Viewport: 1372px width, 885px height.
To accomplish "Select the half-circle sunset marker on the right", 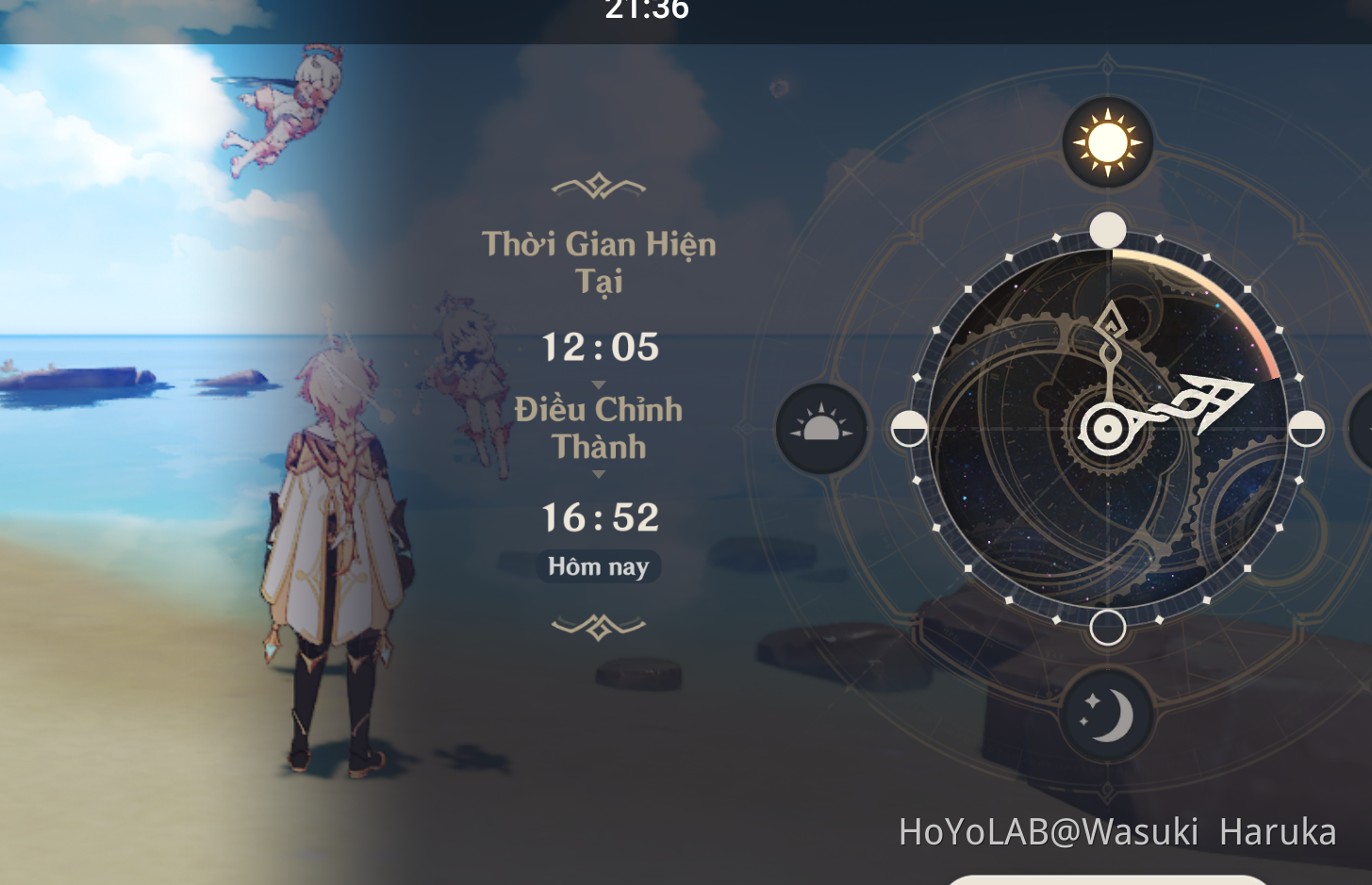I will coord(1308,429).
